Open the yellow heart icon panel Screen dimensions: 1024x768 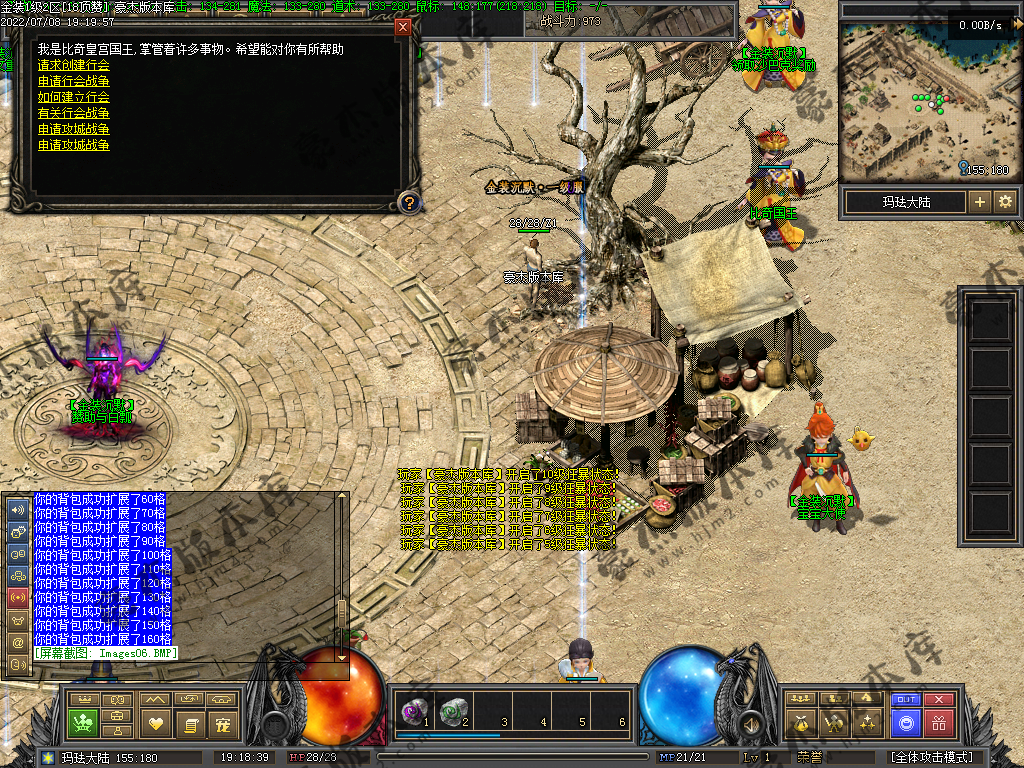(154, 722)
